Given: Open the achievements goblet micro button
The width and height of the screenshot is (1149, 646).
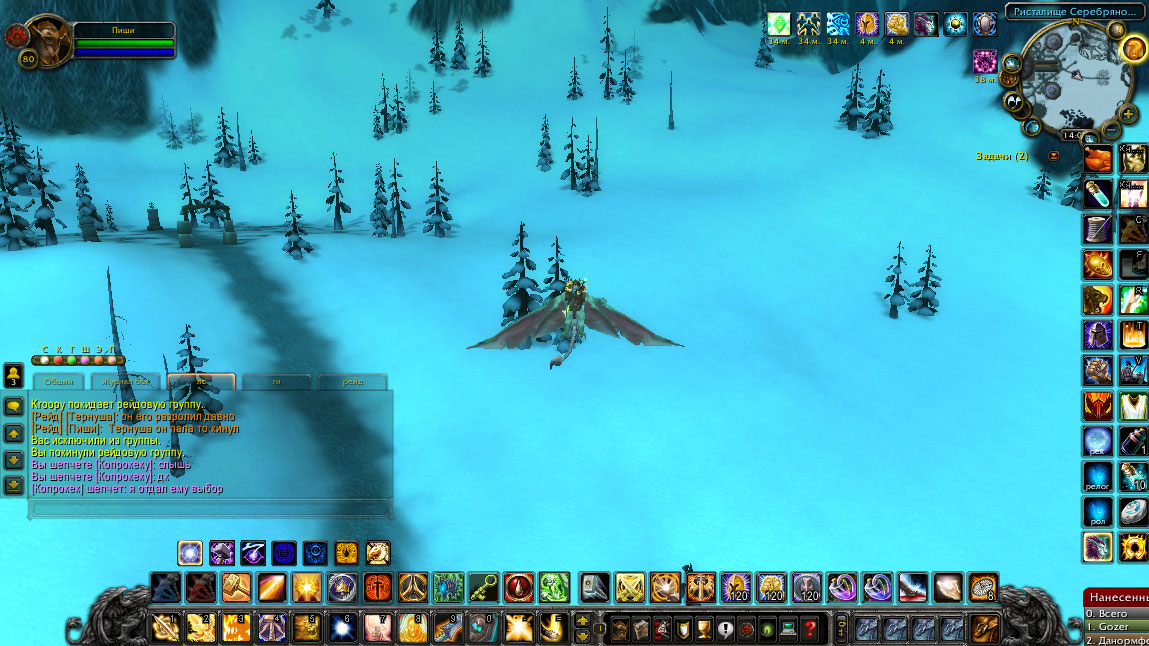Looking at the screenshot, I should (x=704, y=628).
